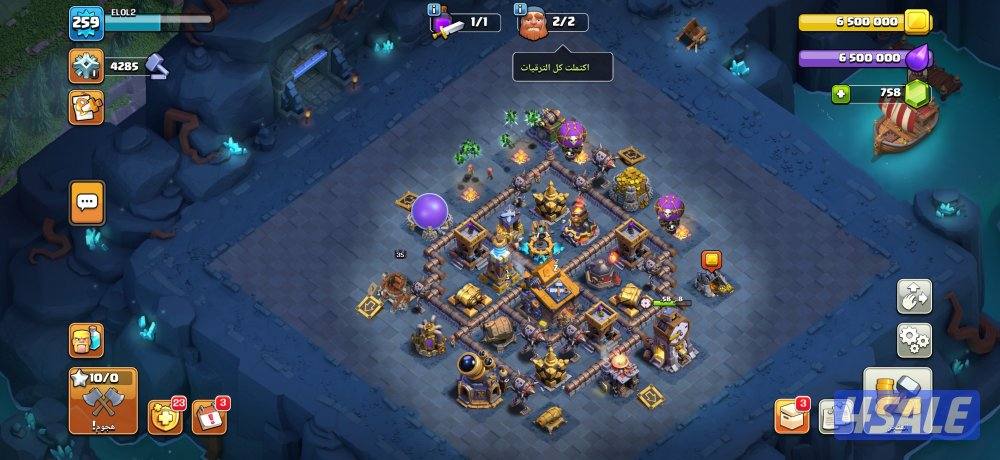
Task: Add gems with the green plus button
Action: [842, 94]
